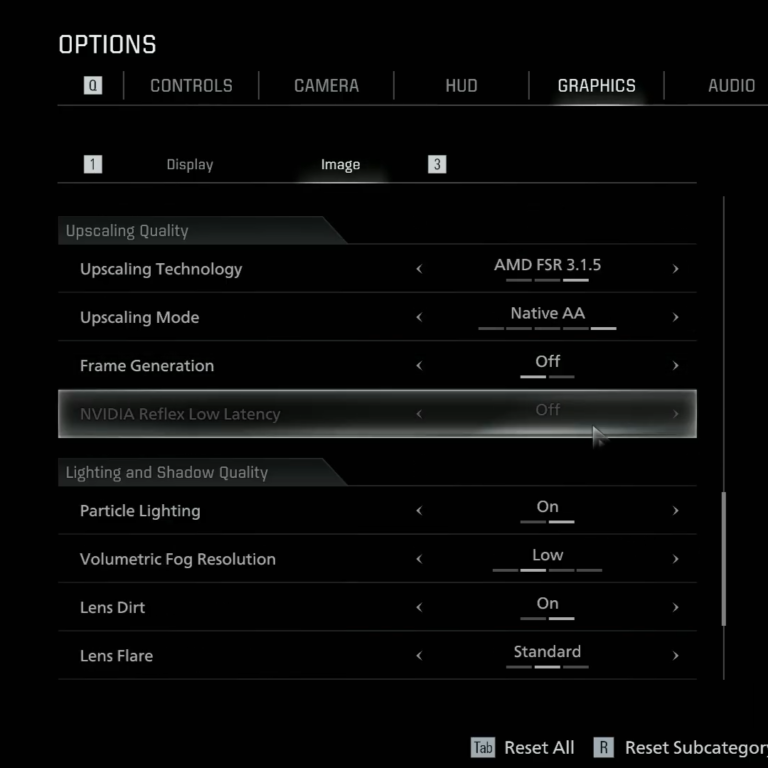The height and width of the screenshot is (768, 768).
Task: Select the HUD tab
Action: (461, 86)
